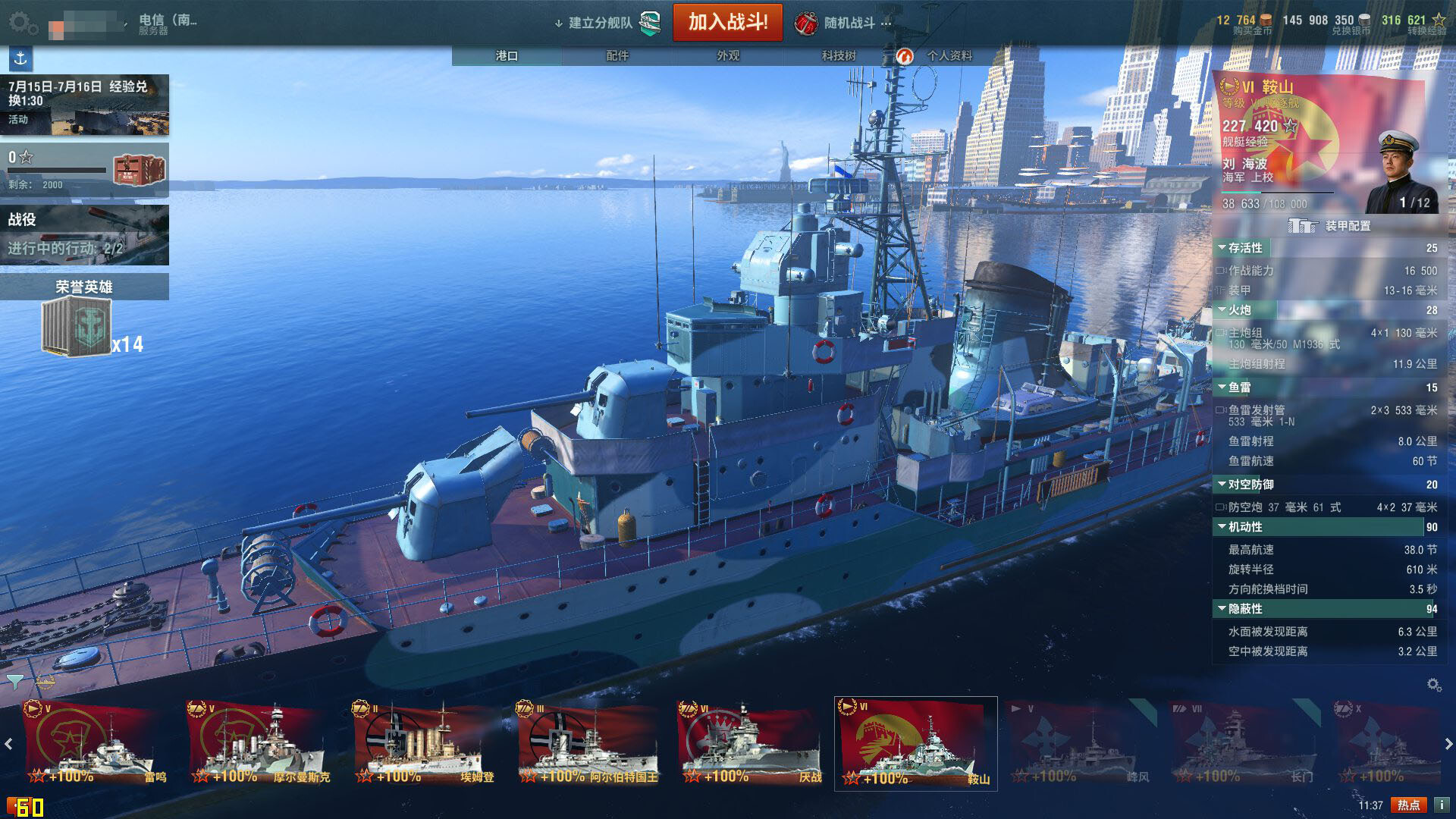Choose the 庆战 ship in carousel
1456x819 pixels.
click(751, 743)
